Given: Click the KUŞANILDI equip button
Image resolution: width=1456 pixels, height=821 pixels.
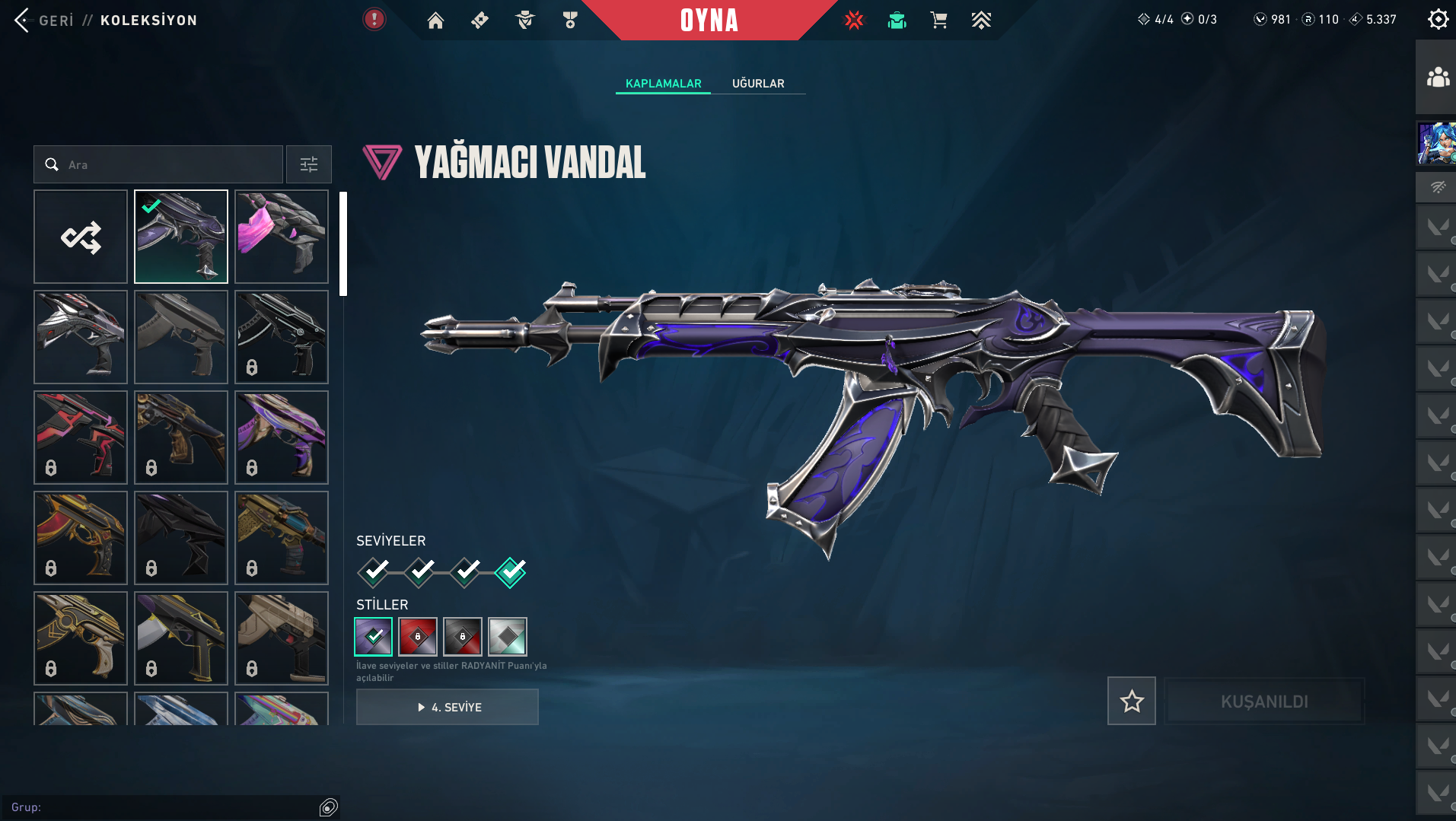Looking at the screenshot, I should point(1264,701).
